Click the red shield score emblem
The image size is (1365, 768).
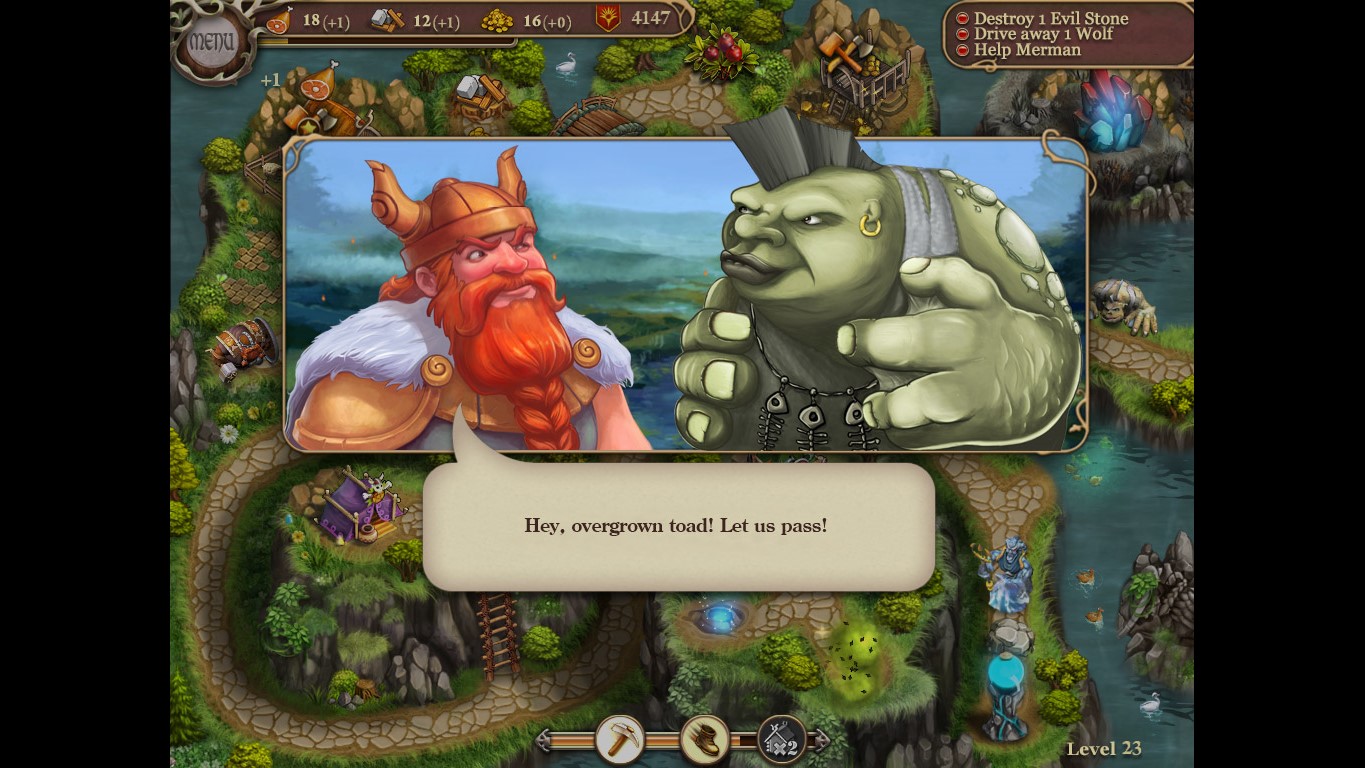tap(608, 17)
